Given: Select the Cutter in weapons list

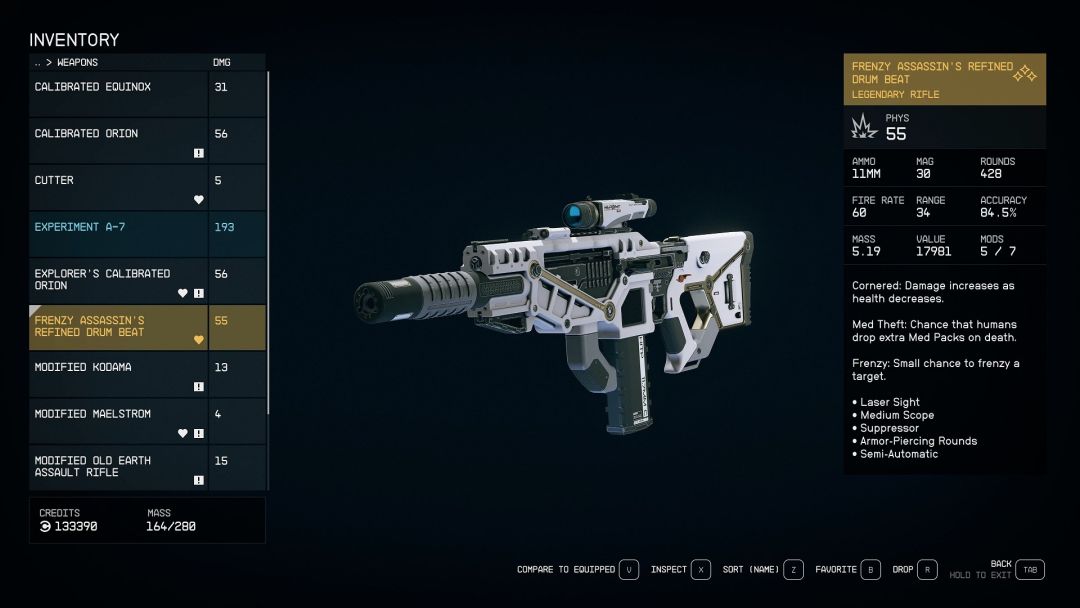Looking at the screenshot, I should (118, 187).
